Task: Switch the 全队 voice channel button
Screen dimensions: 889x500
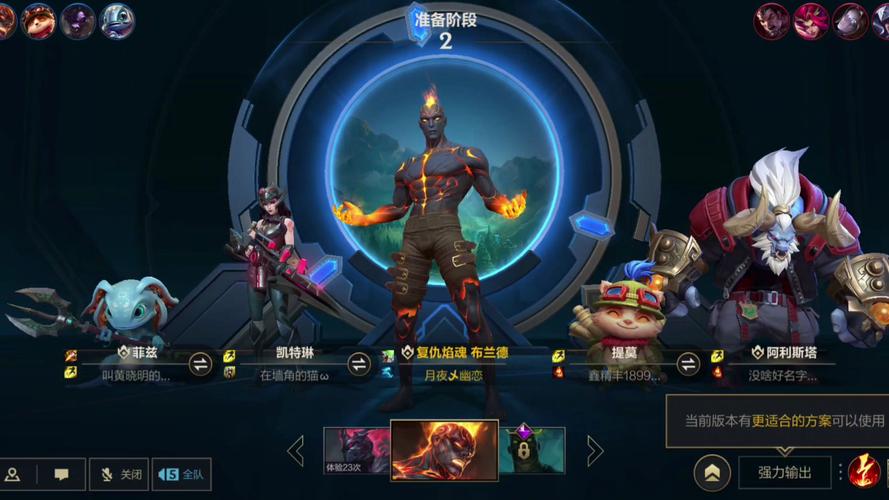Action: pos(182,474)
